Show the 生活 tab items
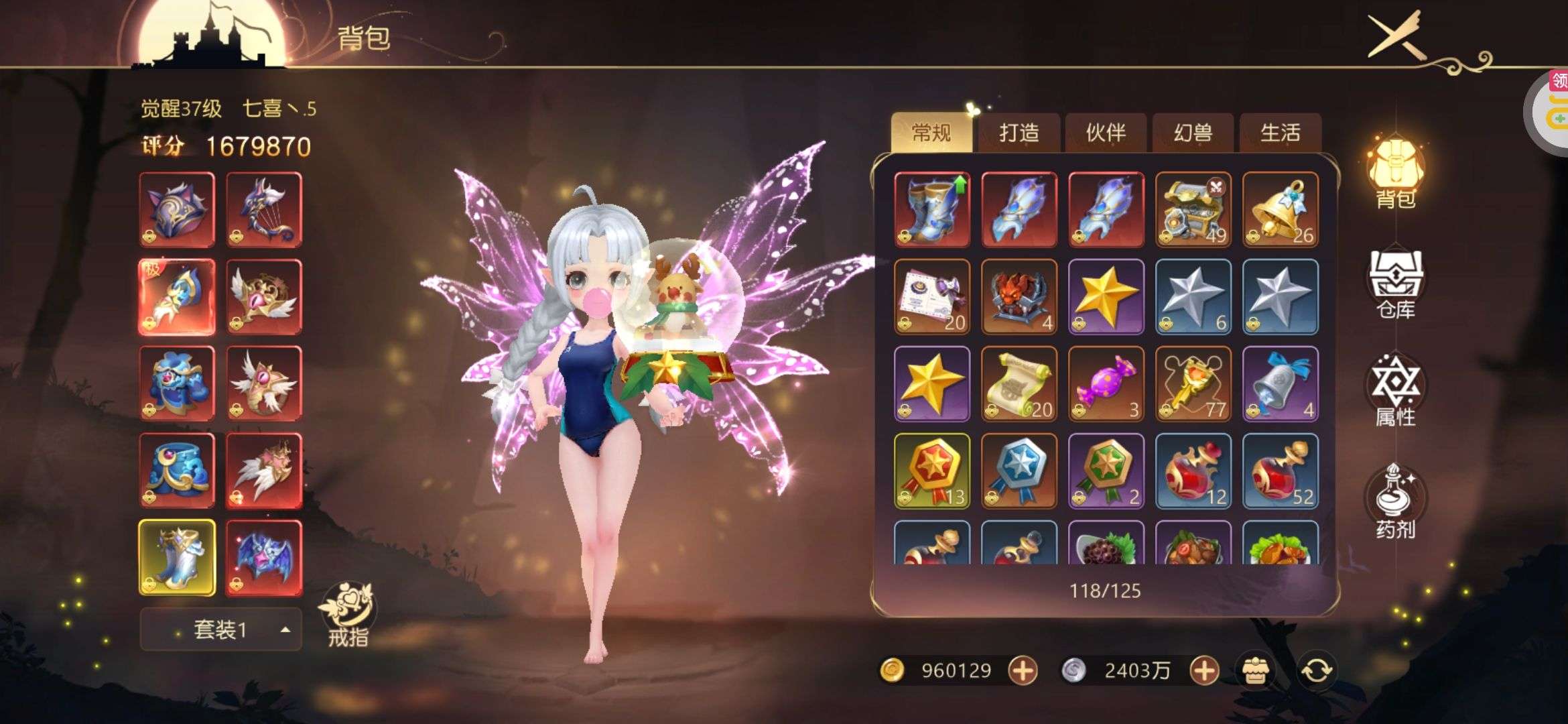1568x724 pixels. point(1280,133)
